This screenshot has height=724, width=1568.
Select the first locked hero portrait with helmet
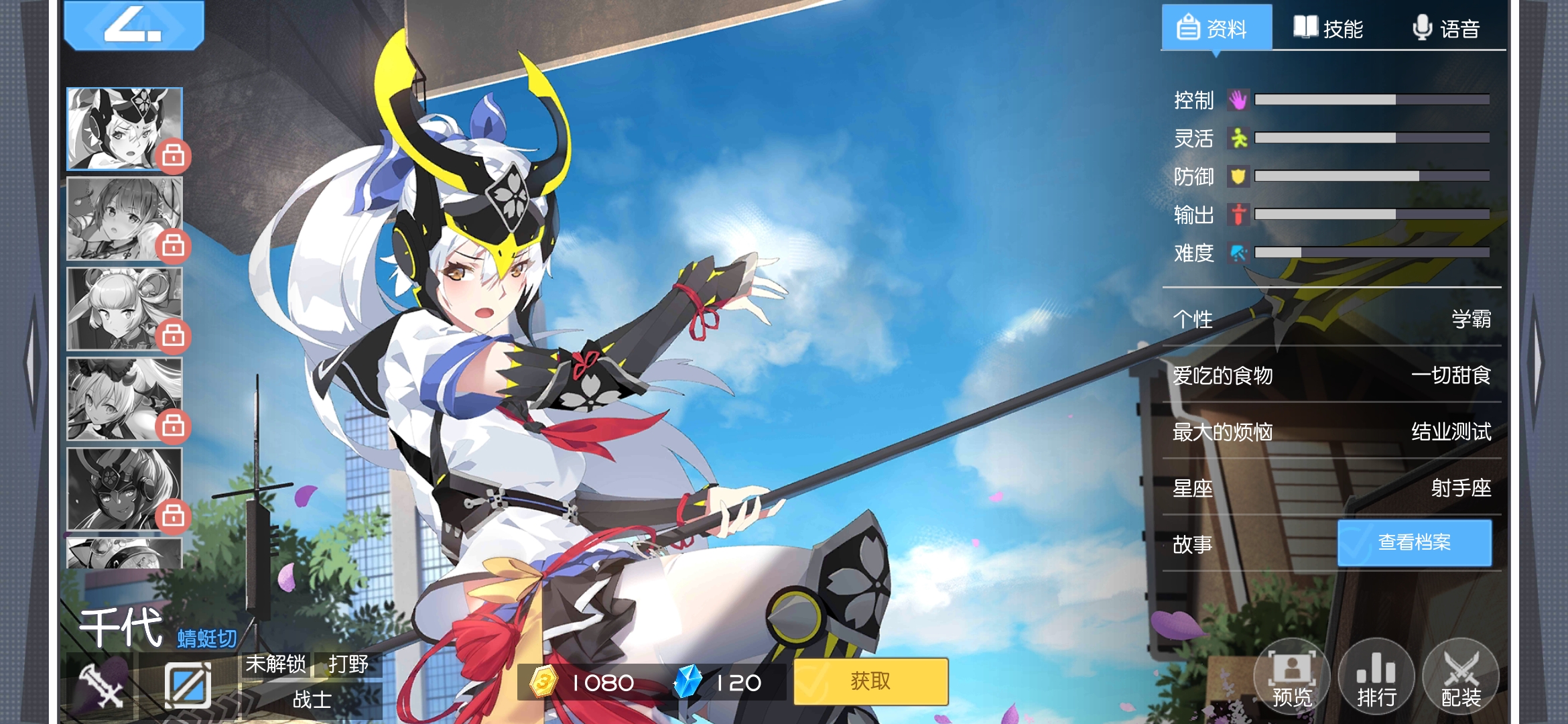tap(124, 129)
